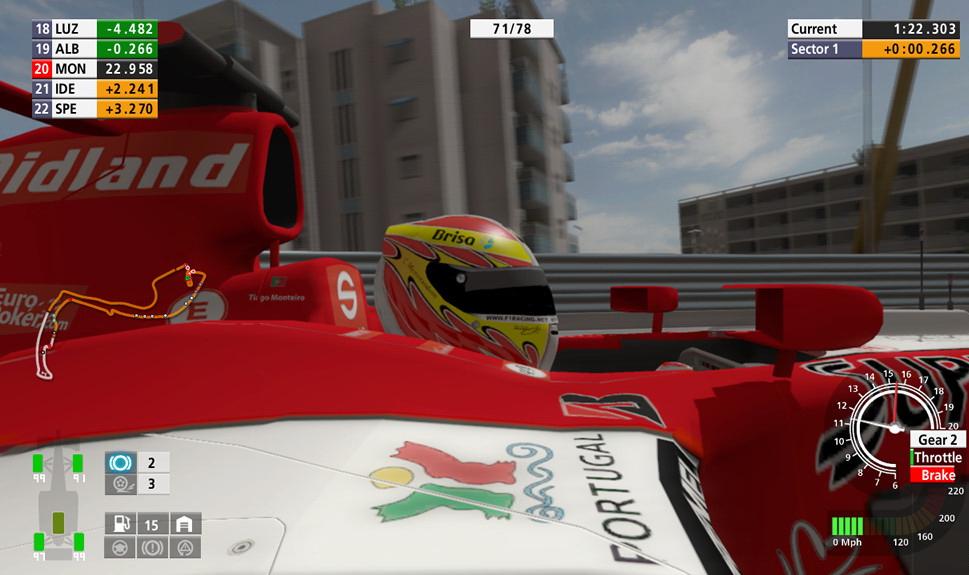Click the wheel traction control icon
This screenshot has width=969, height=575.
(120, 485)
